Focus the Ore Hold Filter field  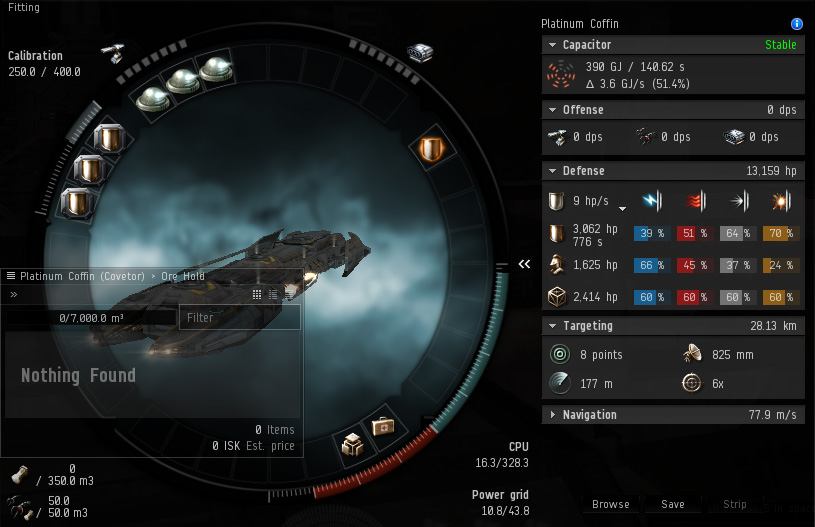(x=240, y=317)
